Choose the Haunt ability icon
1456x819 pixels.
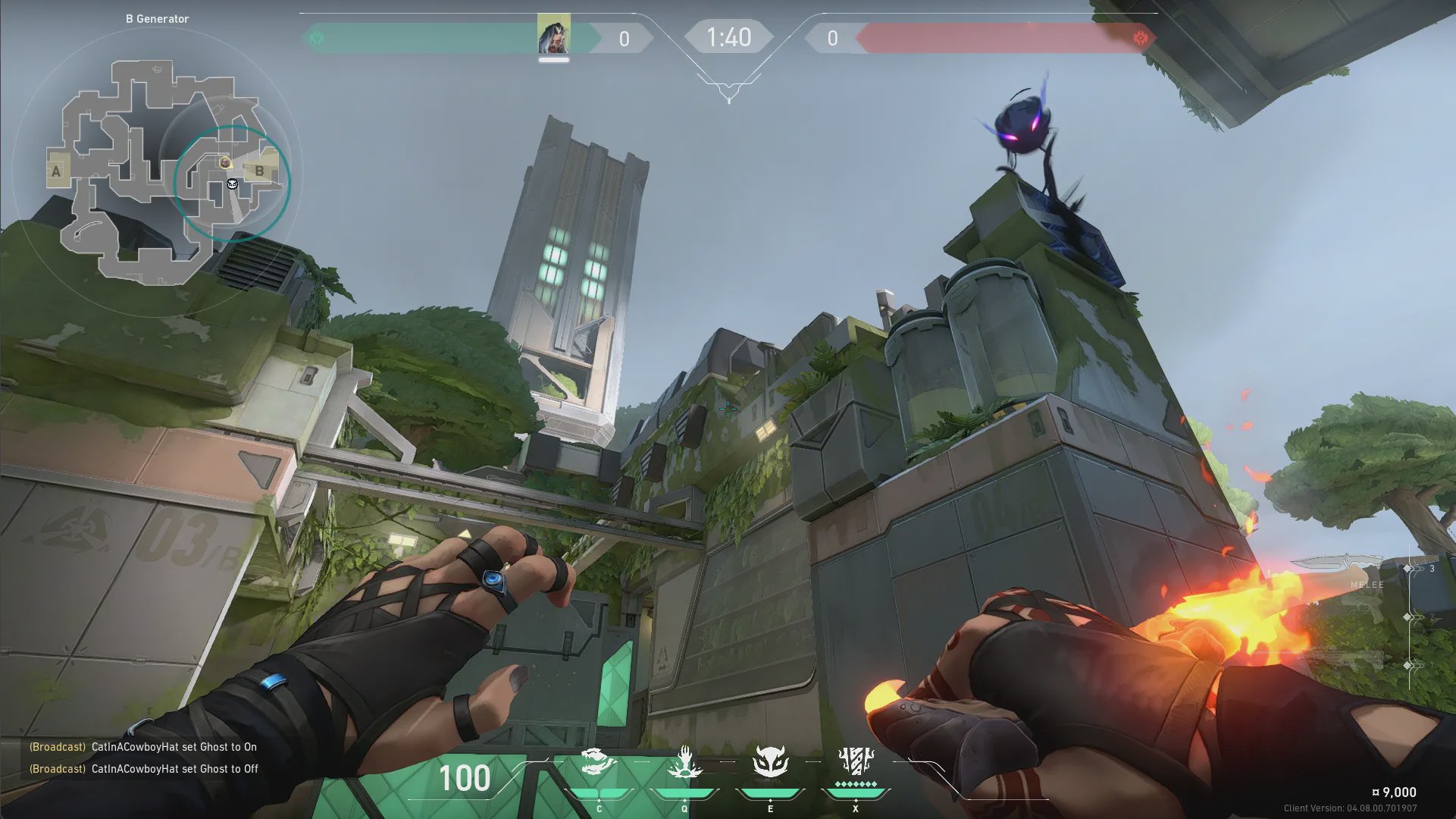pyautogui.click(x=770, y=763)
